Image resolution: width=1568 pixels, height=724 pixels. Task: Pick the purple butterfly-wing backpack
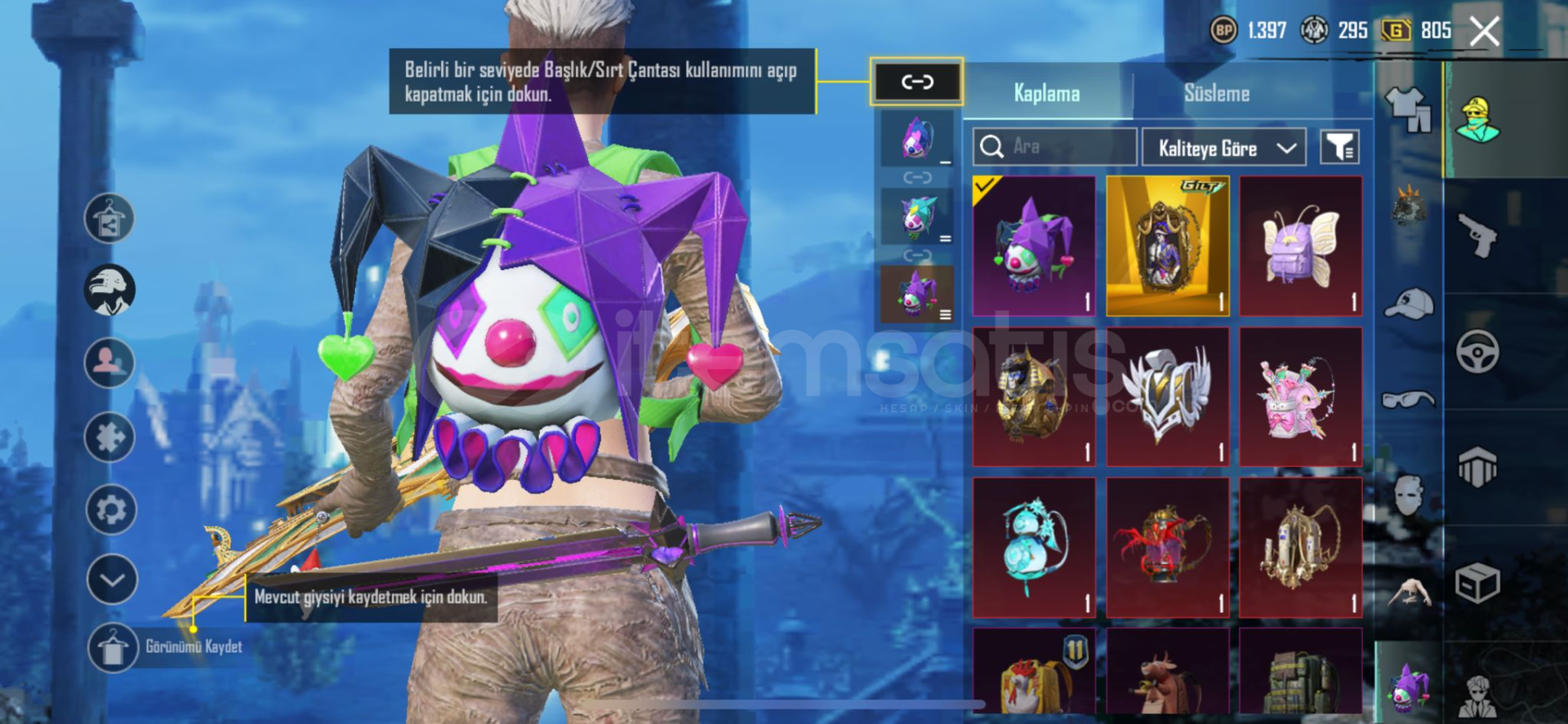click(1300, 246)
